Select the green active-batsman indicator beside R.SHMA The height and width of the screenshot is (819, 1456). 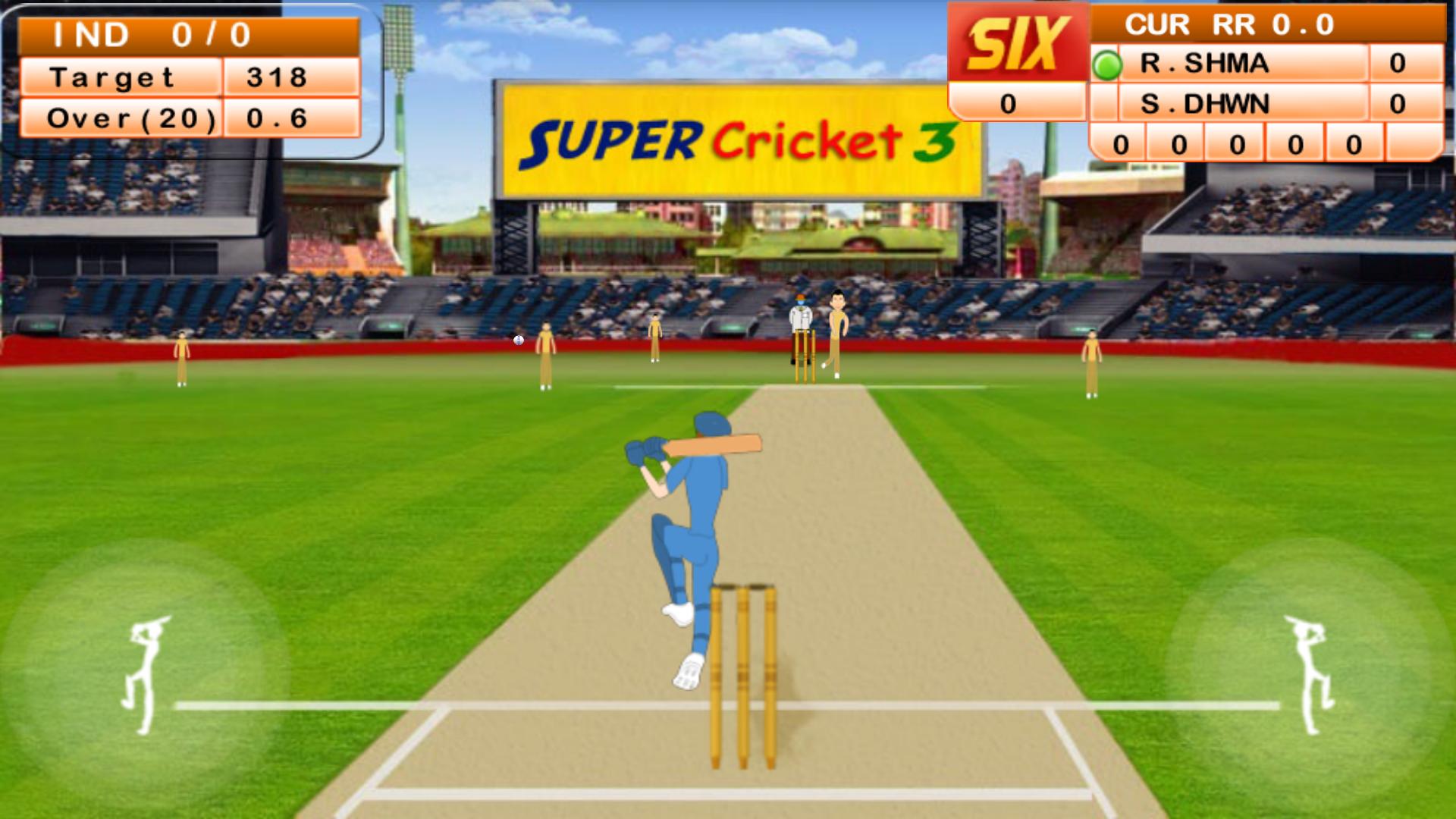(x=1109, y=64)
